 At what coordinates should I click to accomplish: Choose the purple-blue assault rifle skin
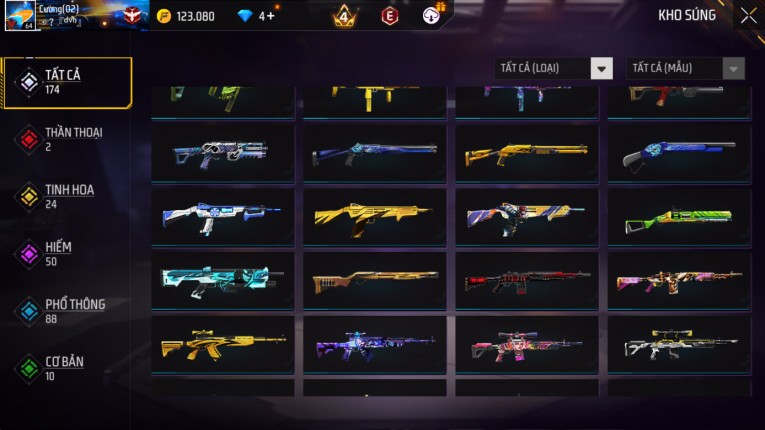[375, 344]
